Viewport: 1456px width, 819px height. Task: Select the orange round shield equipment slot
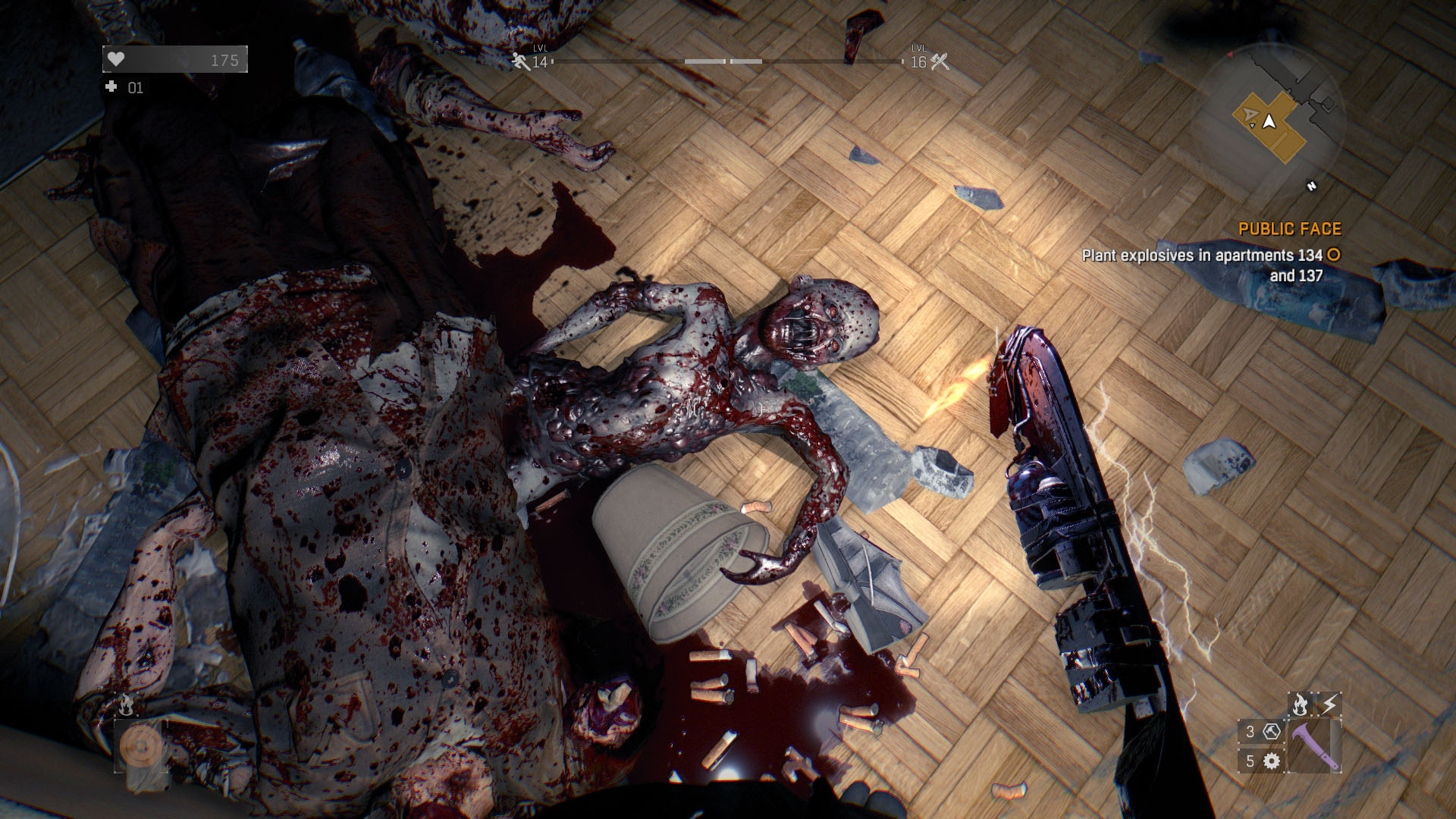click(x=140, y=747)
